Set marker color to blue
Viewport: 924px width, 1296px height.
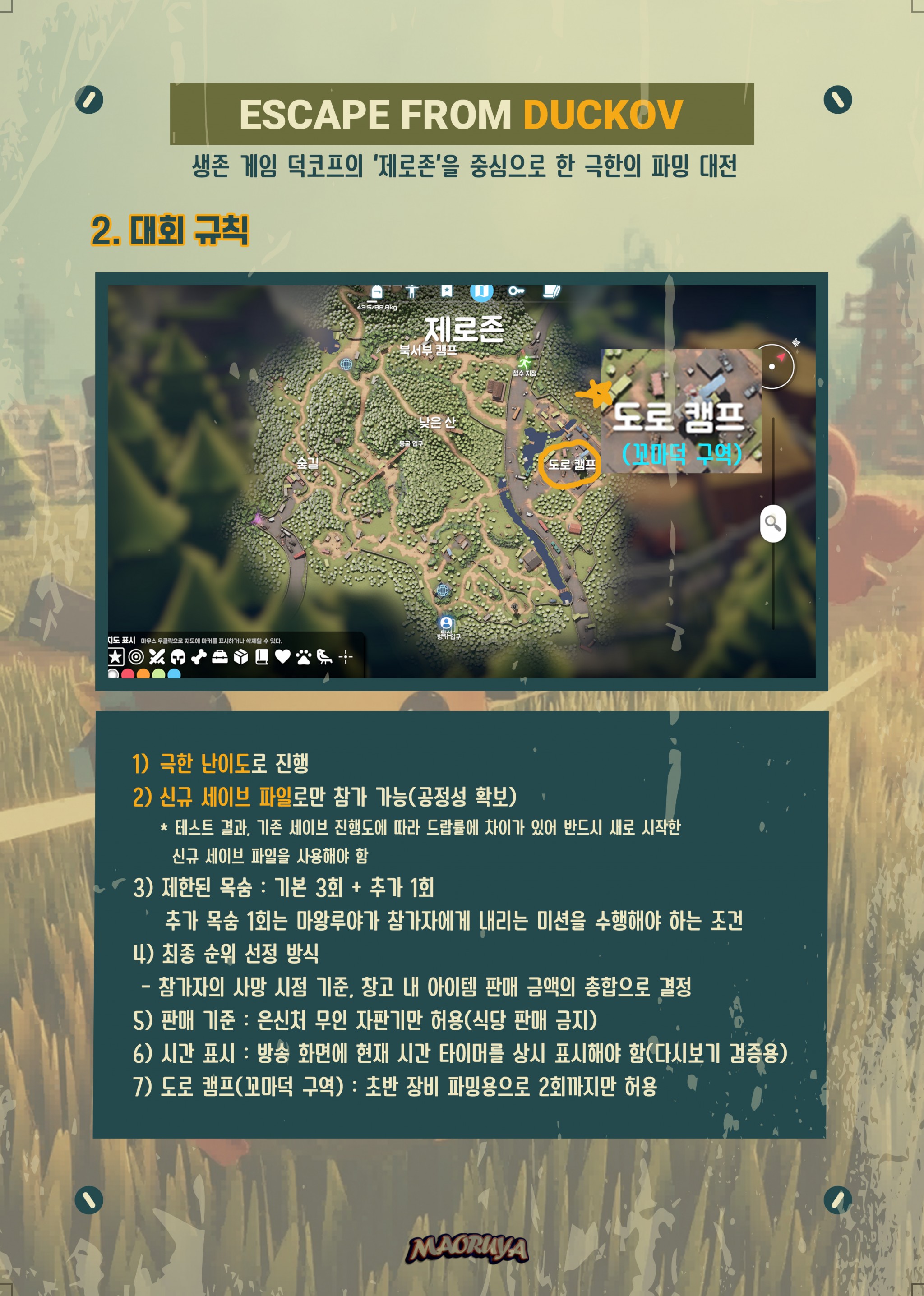[x=174, y=674]
